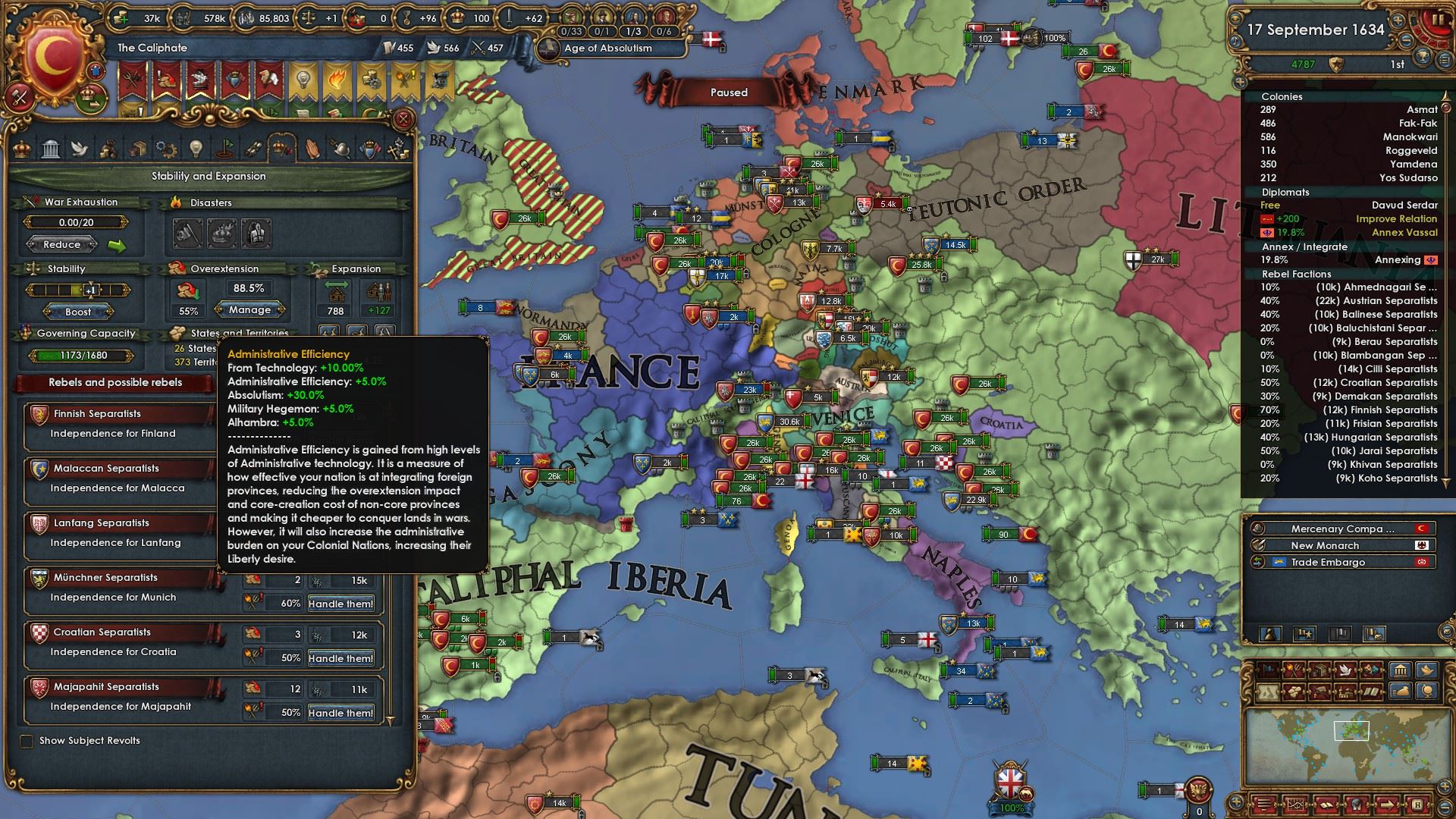1456x819 pixels.
Task: Handle the Münchner Separatists
Action: tap(340, 604)
